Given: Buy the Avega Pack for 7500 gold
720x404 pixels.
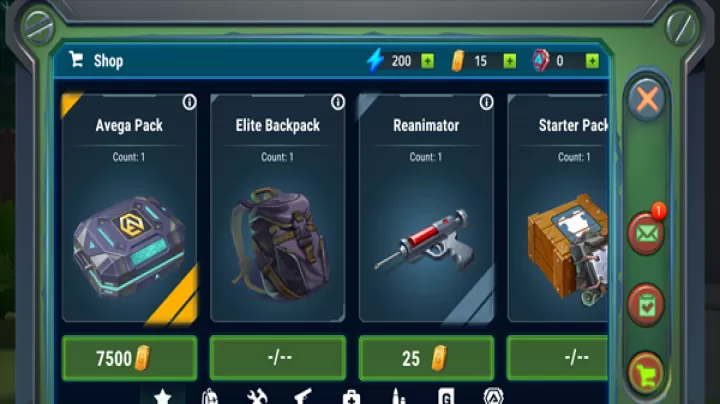Looking at the screenshot, I should pos(129,358).
